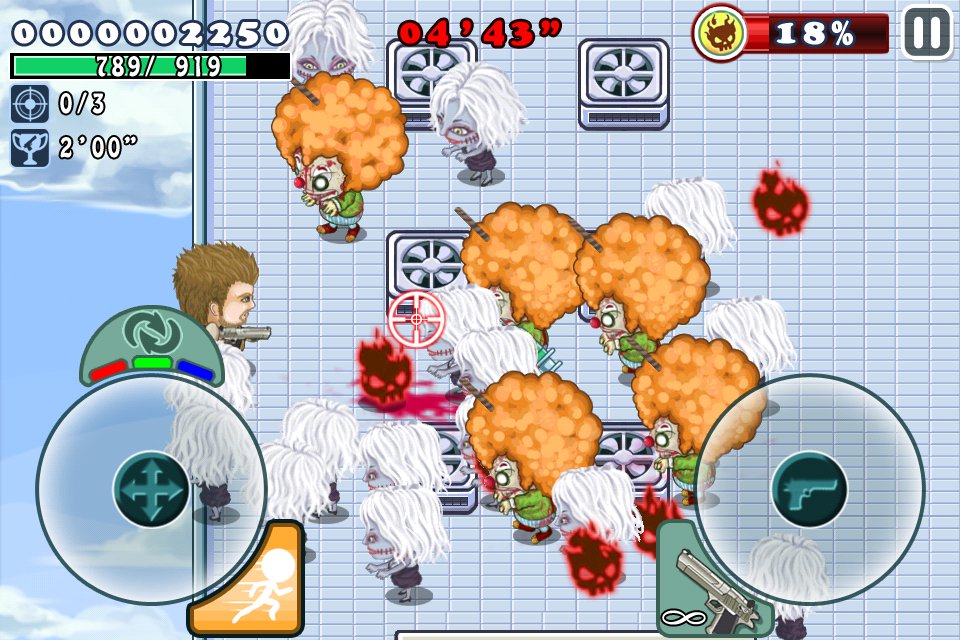Tap the trophy time objective icon

click(x=28, y=149)
